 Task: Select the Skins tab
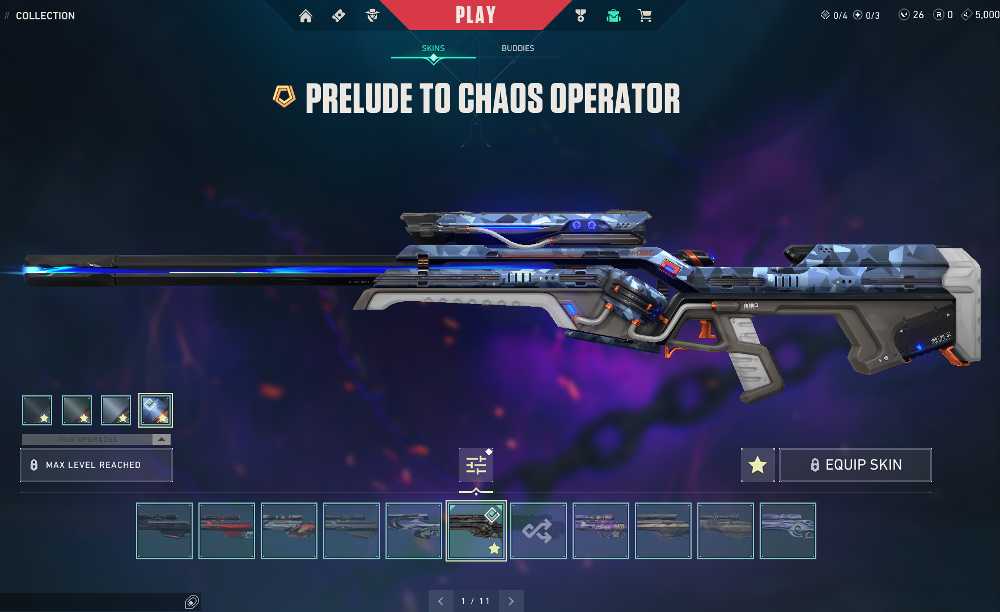click(x=433, y=48)
